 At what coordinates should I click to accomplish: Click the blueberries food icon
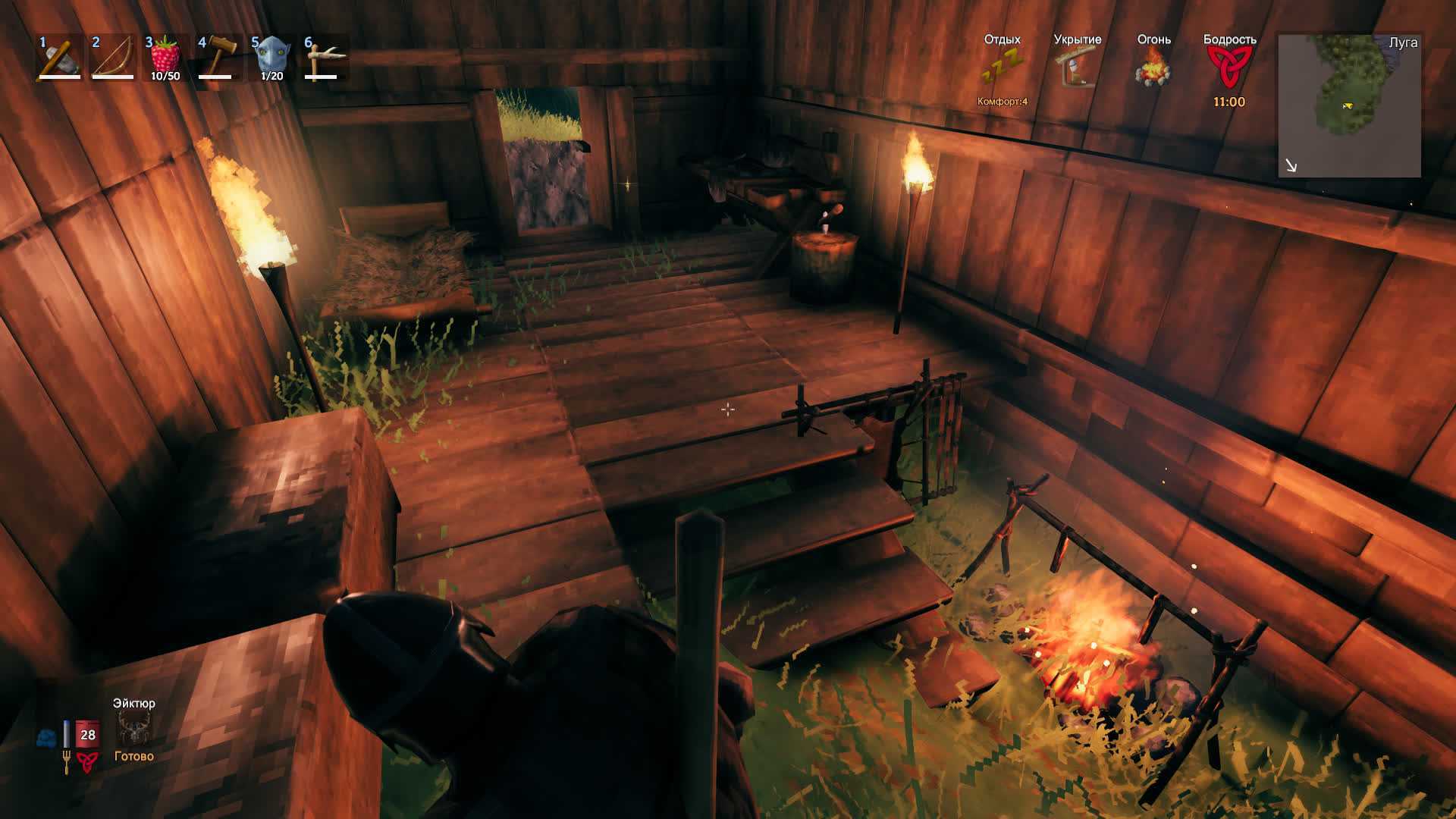46,737
